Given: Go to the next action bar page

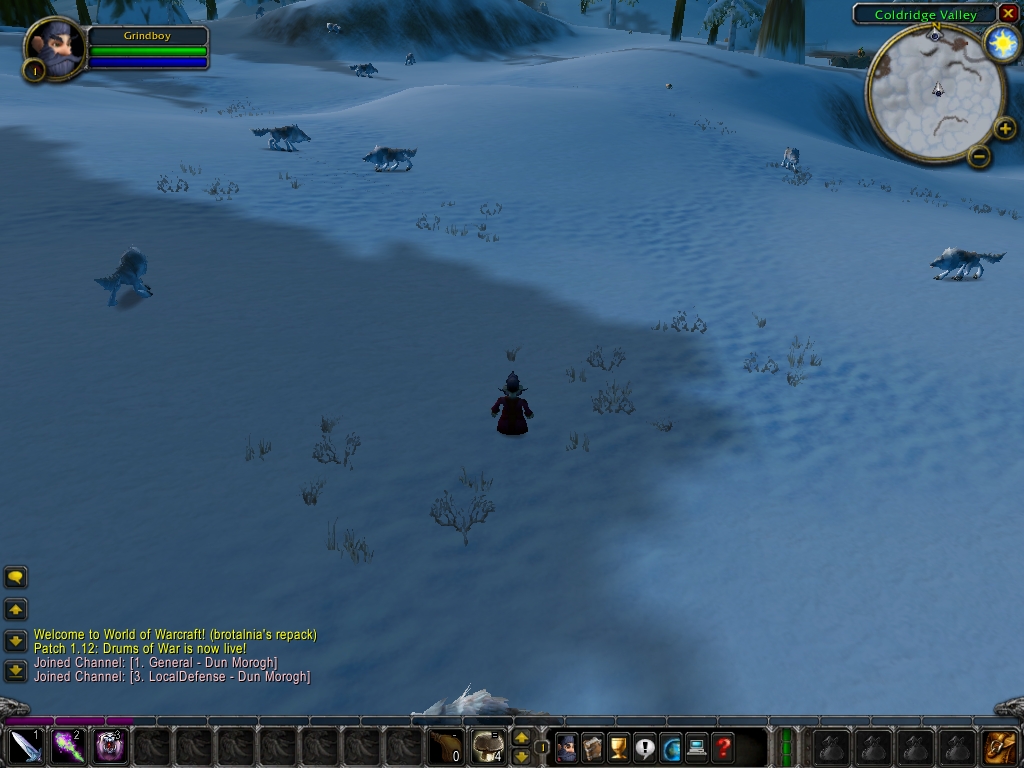Looking at the screenshot, I should (x=521, y=738).
